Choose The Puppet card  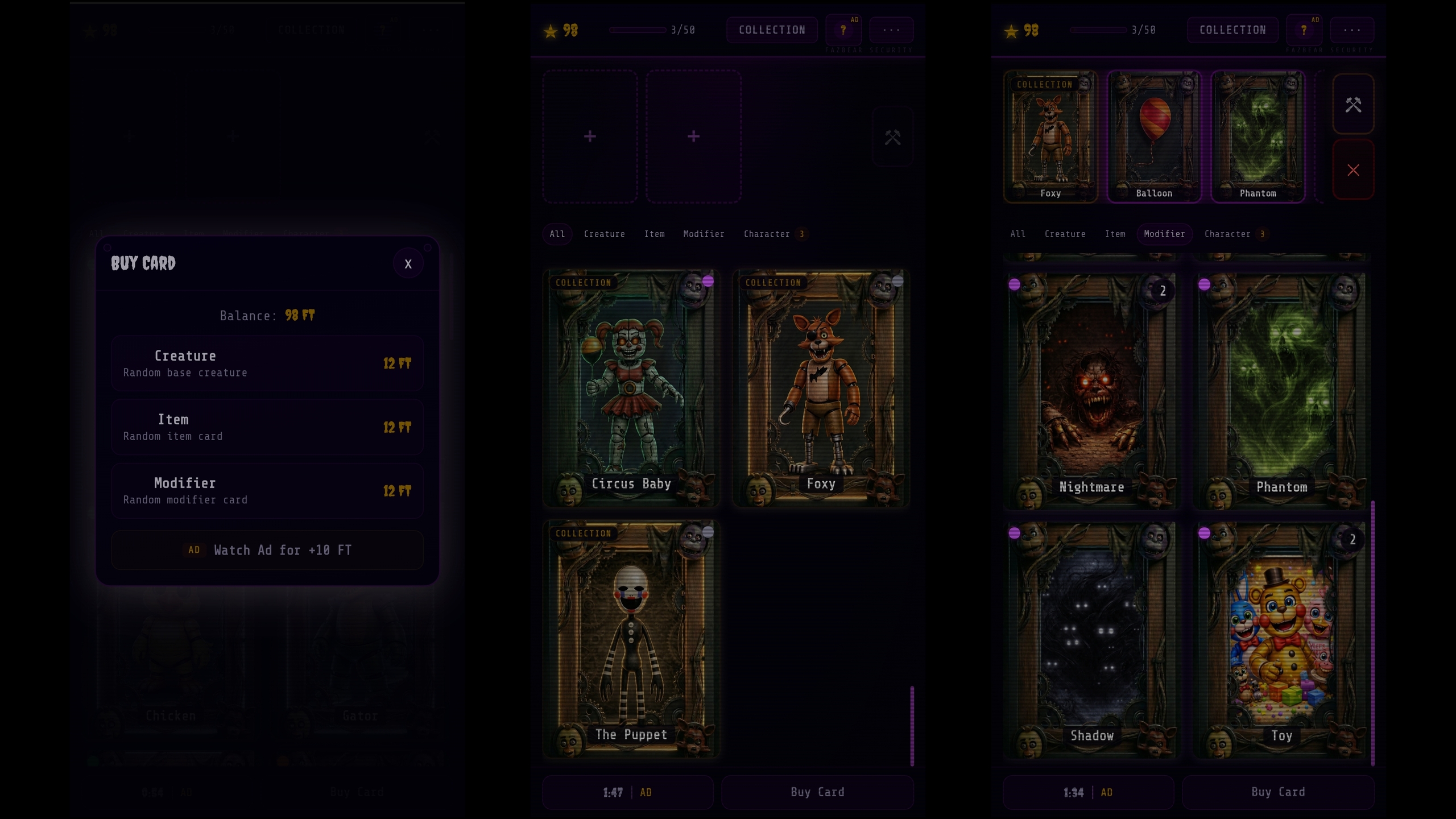coord(631,639)
